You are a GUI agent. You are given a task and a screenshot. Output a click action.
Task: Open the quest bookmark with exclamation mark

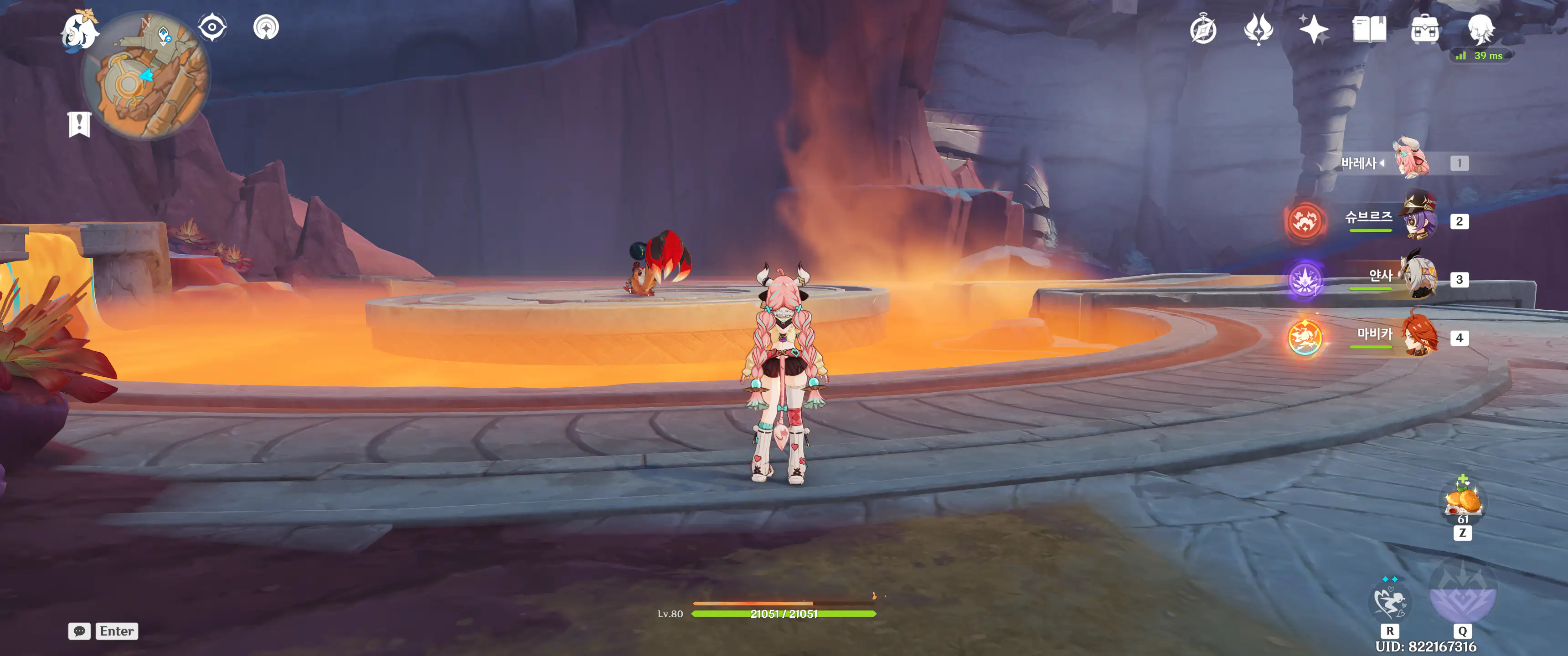point(79,124)
